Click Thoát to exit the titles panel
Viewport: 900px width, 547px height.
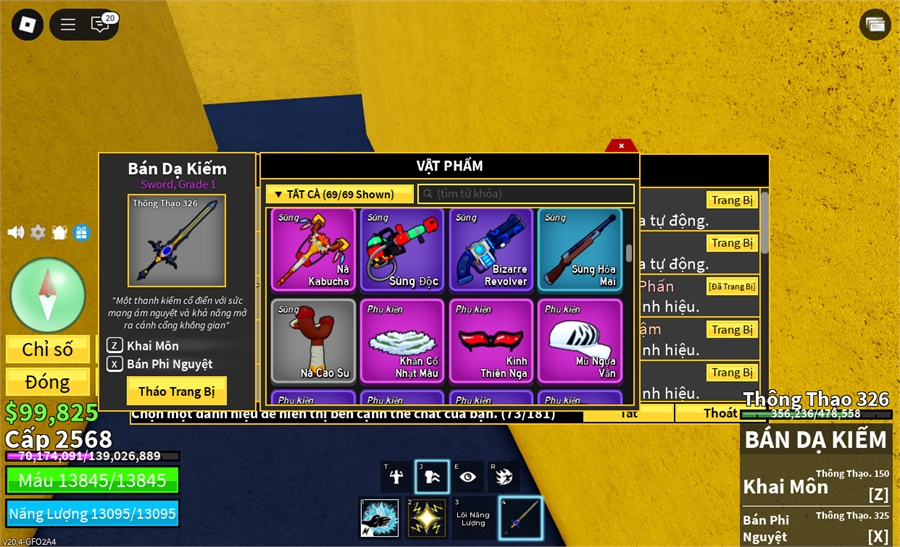click(x=720, y=413)
